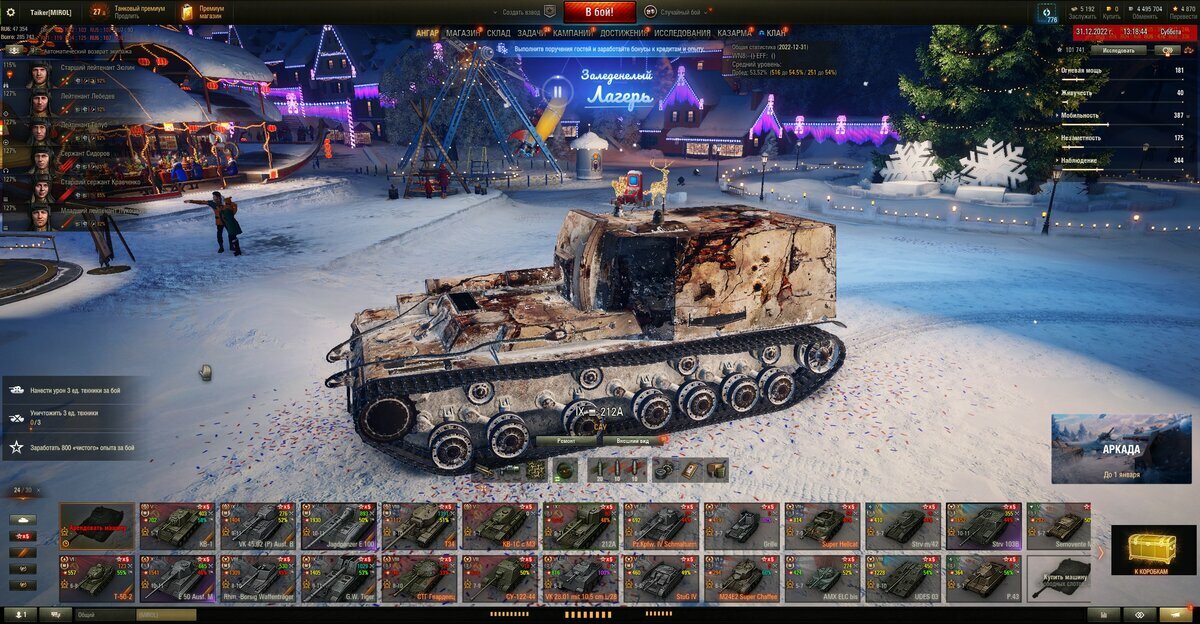The width and height of the screenshot is (1200, 624).
Task: Select the Jagdpanzer E 100 in the carousel
Action: 340,525
